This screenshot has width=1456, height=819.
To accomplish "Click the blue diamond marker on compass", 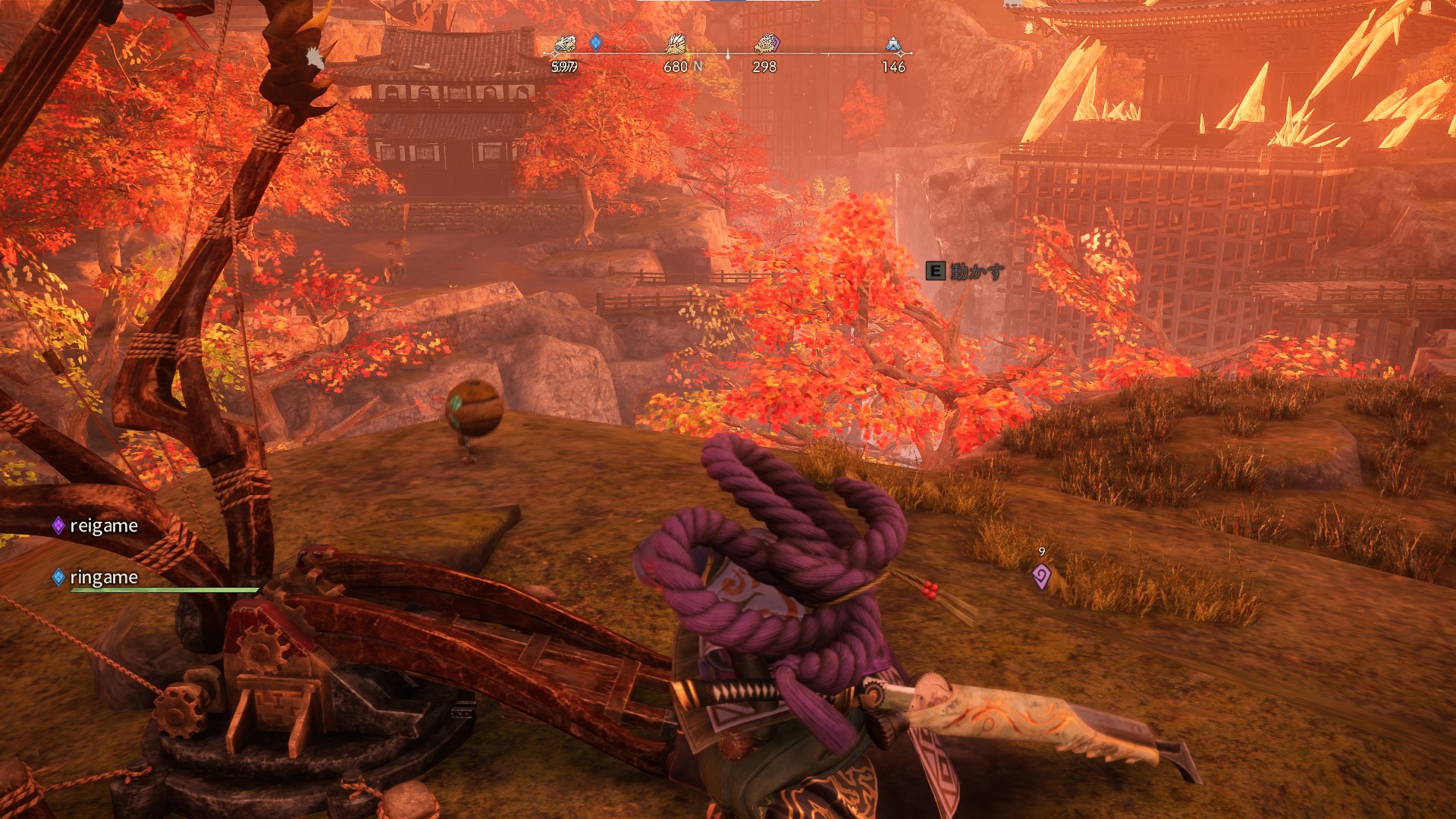I will [596, 42].
